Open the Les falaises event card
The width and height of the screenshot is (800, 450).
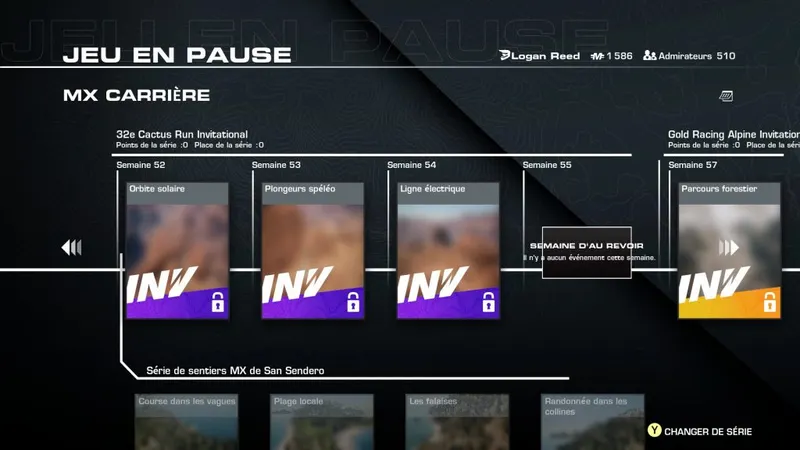click(x=458, y=422)
